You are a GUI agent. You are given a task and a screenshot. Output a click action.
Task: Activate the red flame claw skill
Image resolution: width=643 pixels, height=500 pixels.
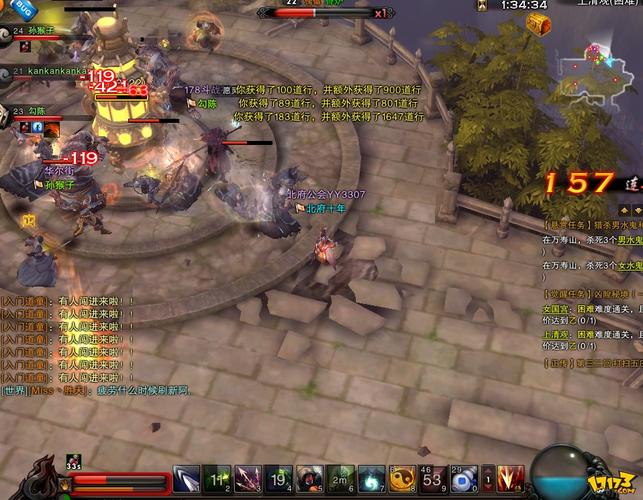pos(512,479)
